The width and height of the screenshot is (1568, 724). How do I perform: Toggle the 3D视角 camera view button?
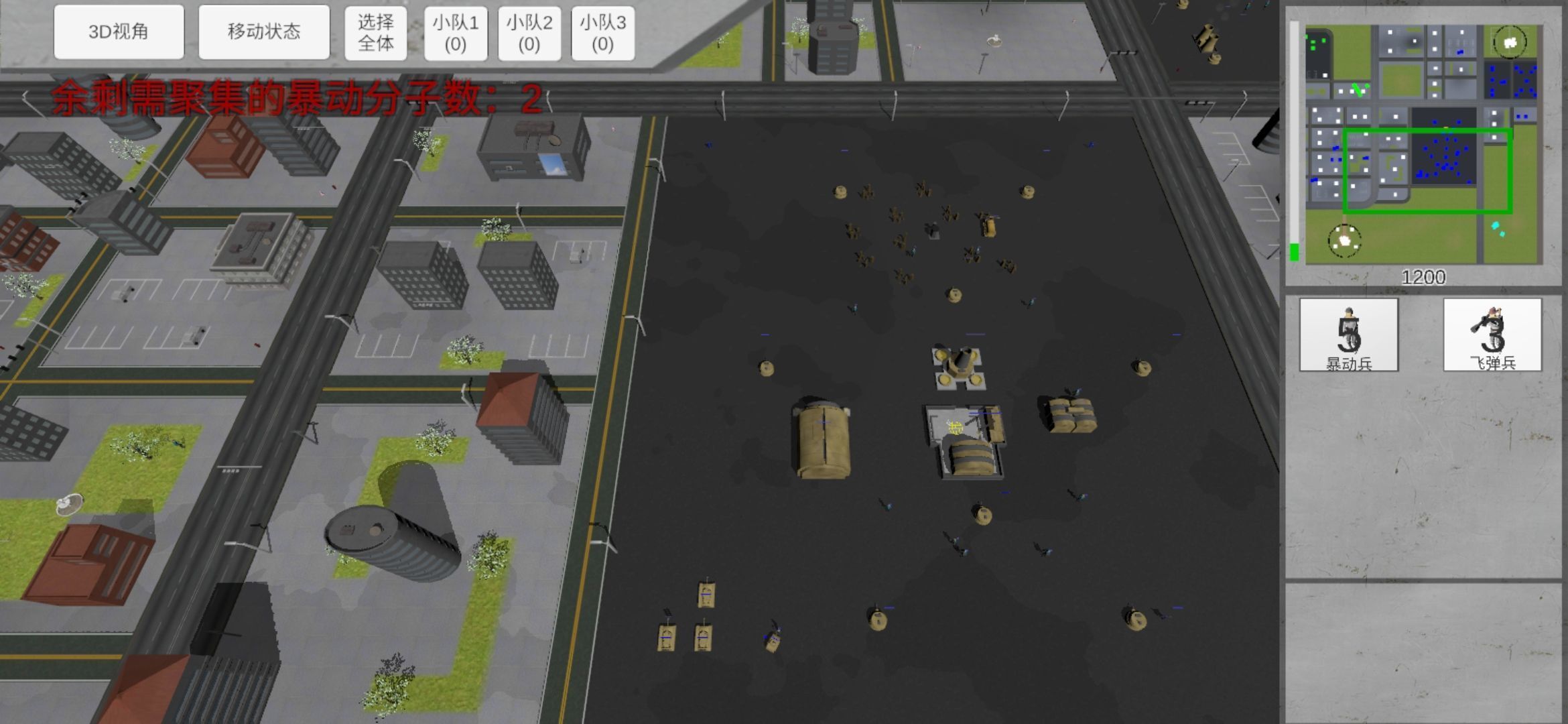tap(119, 32)
